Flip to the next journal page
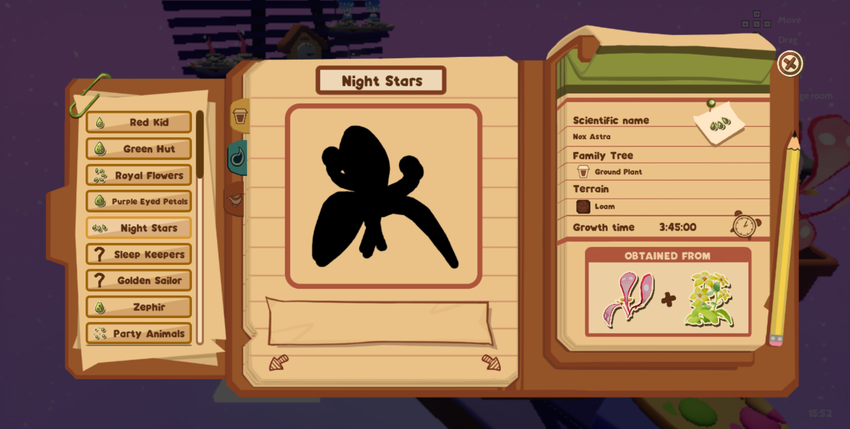 tap(491, 362)
